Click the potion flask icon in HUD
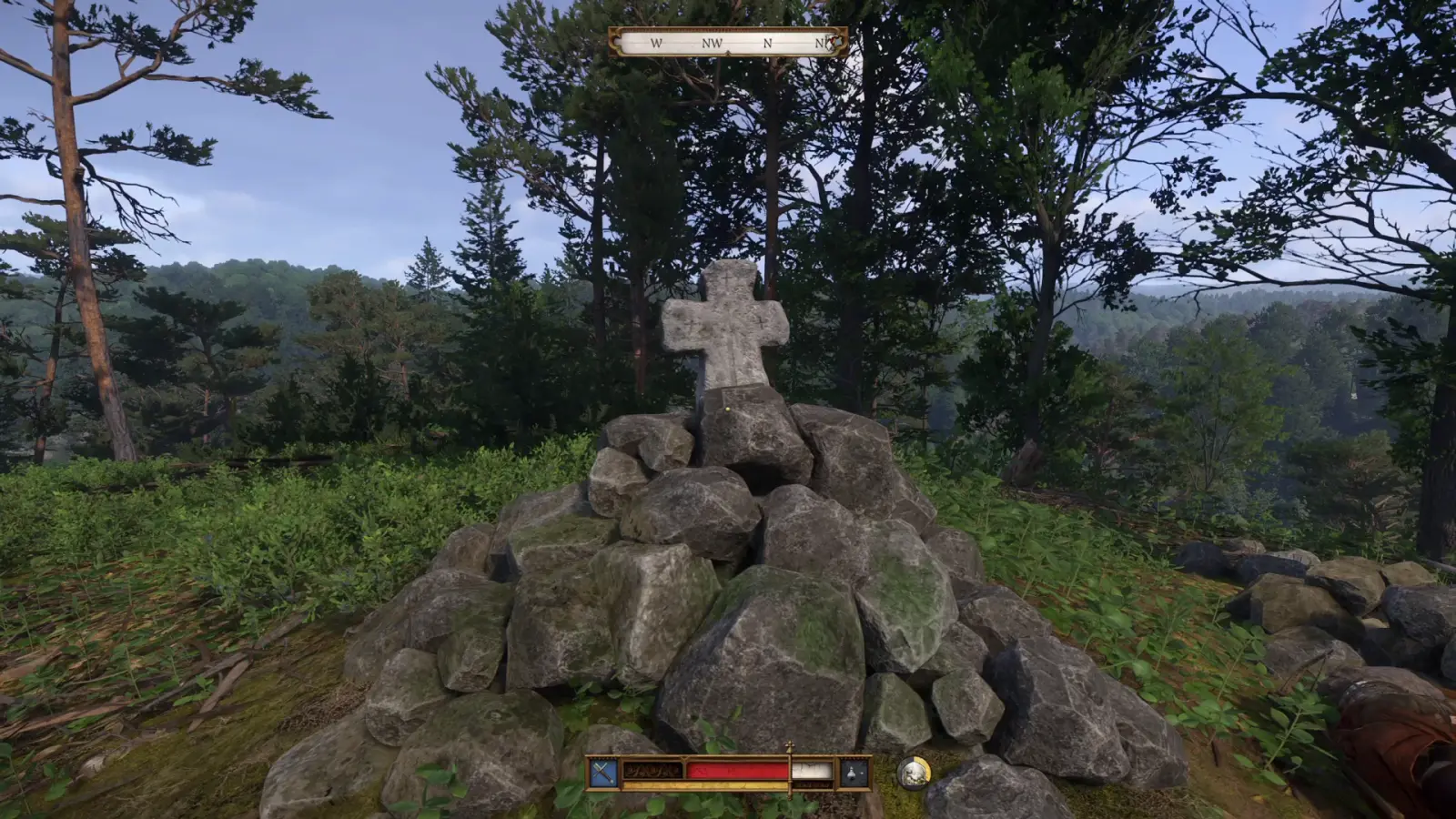Screen dimensions: 1456x819 coord(850,772)
